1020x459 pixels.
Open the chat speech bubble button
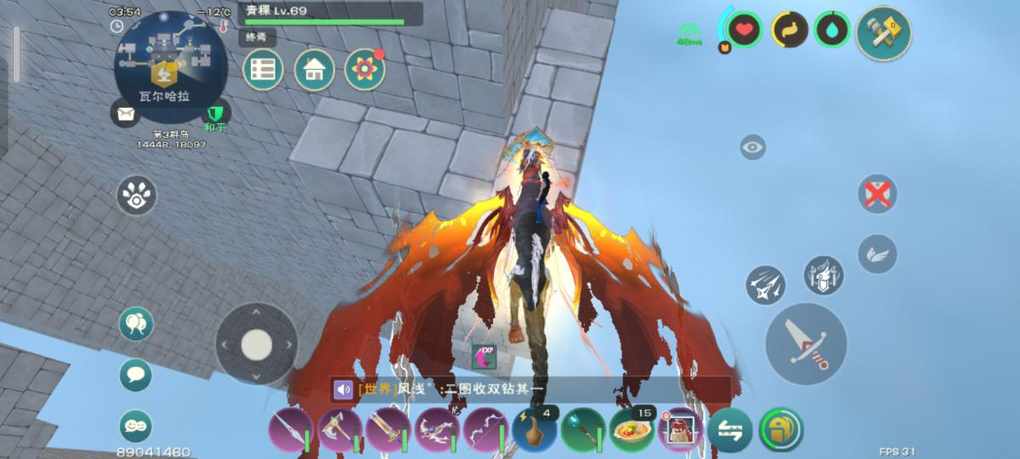pos(135,375)
